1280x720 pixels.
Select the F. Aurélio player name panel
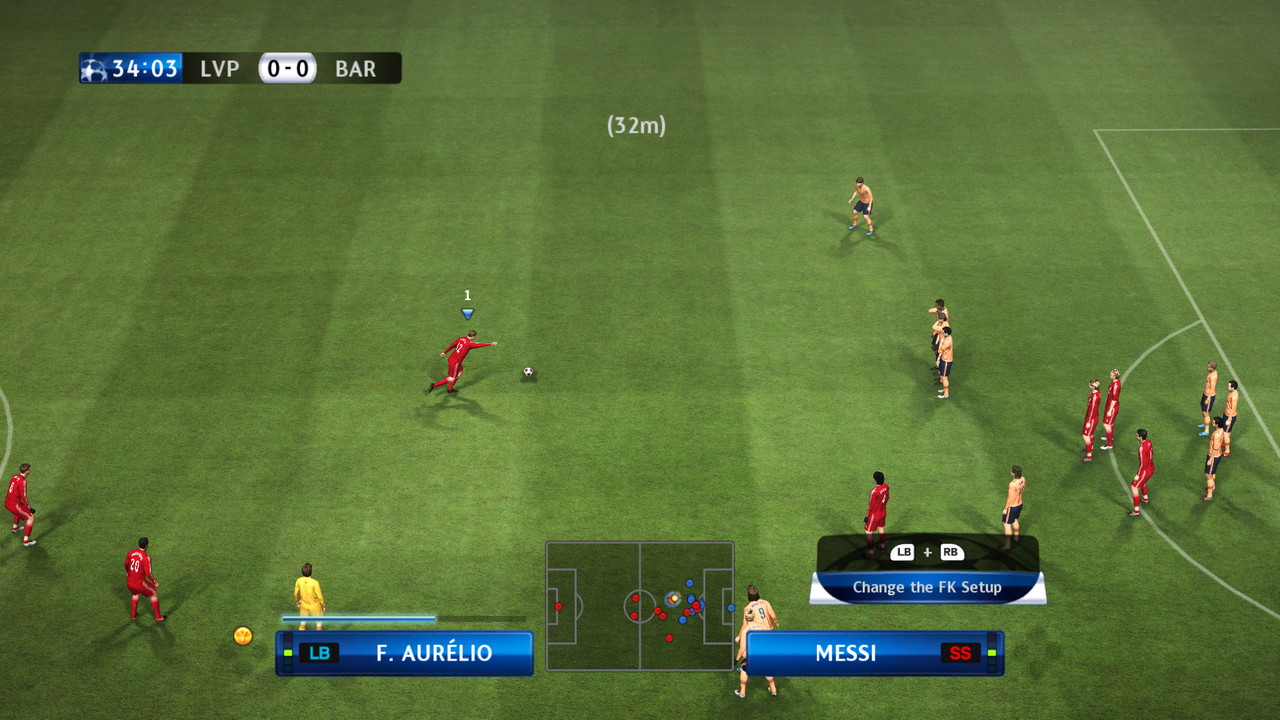404,653
